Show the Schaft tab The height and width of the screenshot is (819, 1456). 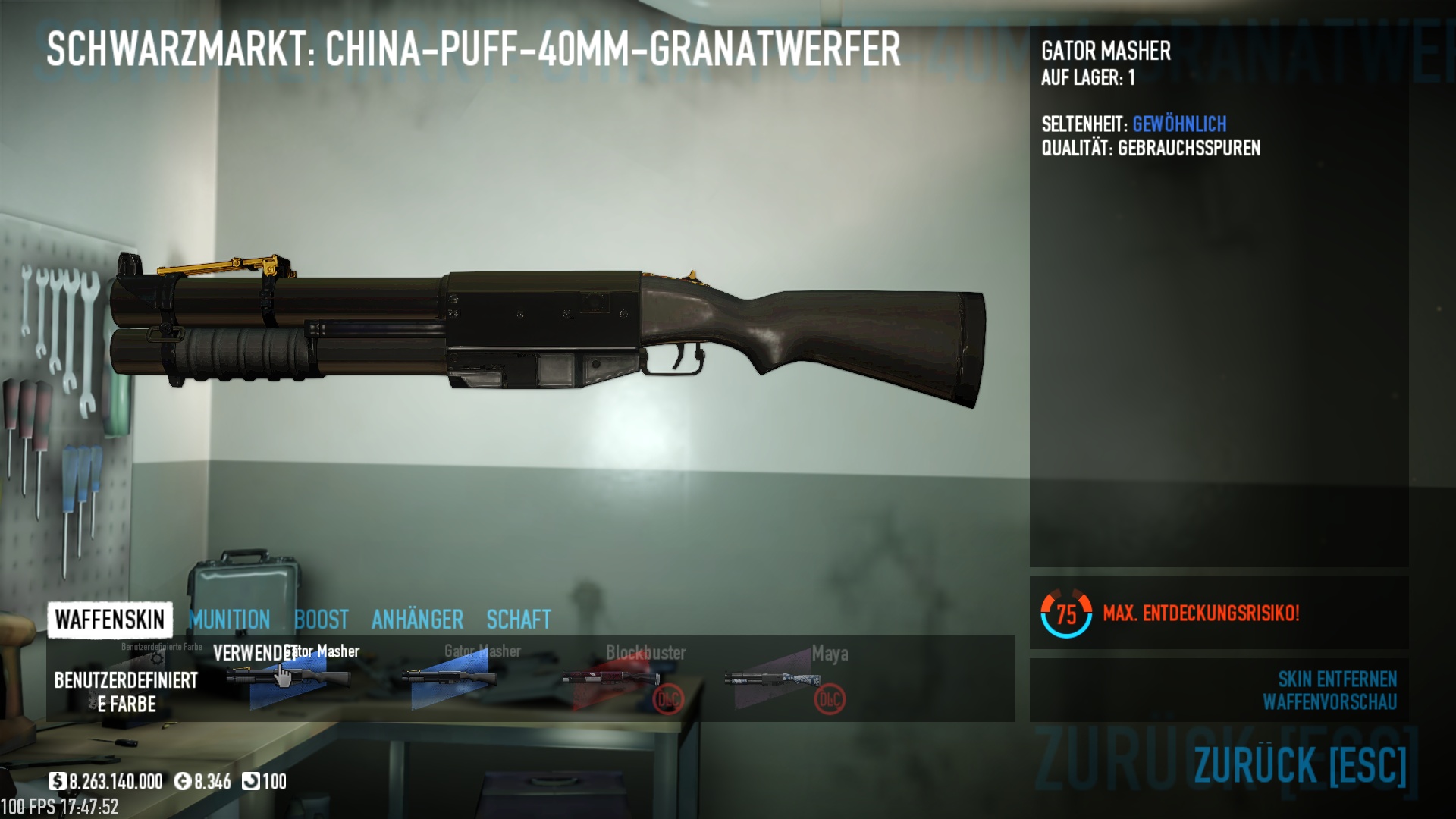pos(519,620)
